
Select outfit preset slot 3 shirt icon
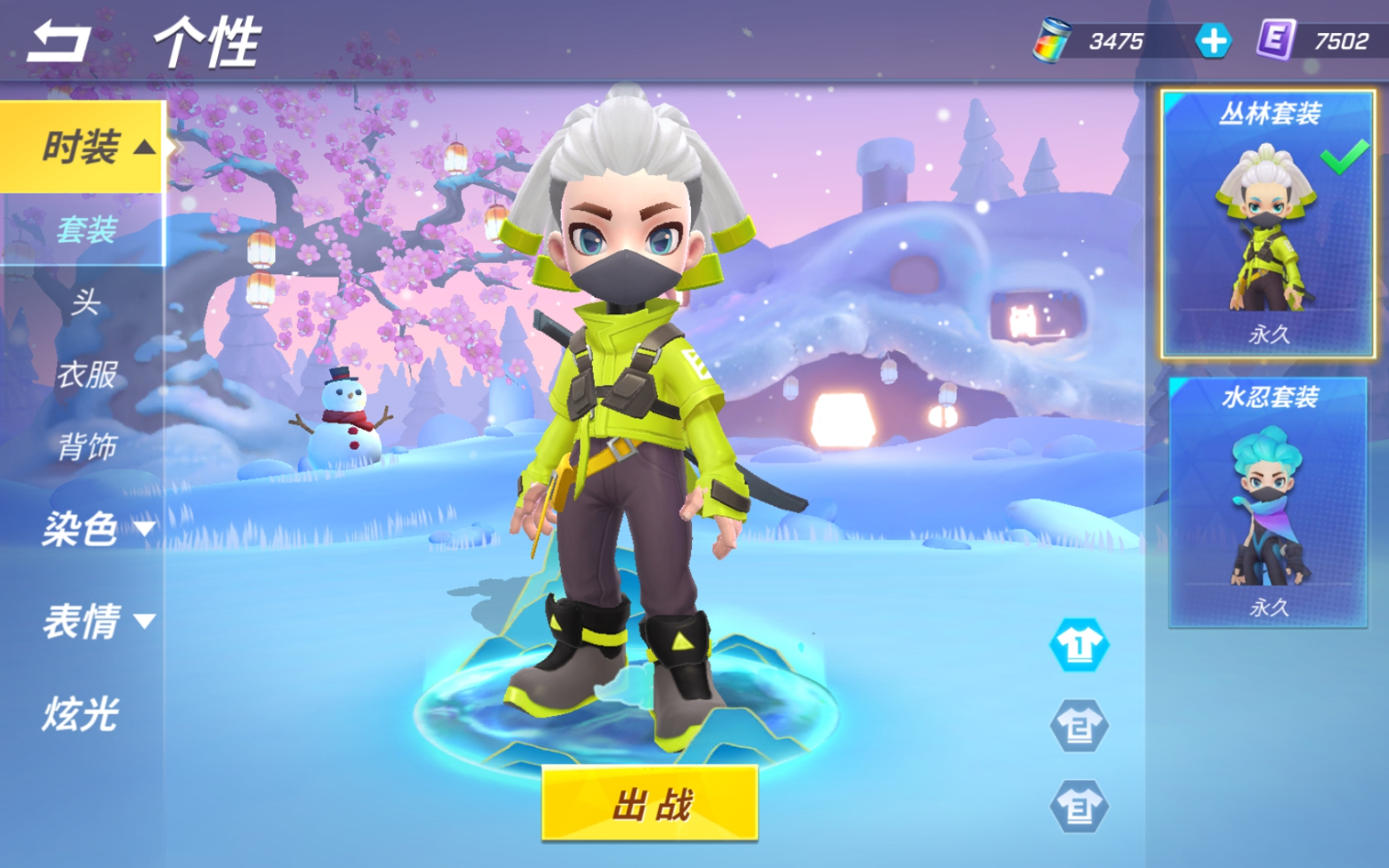pos(1079,807)
